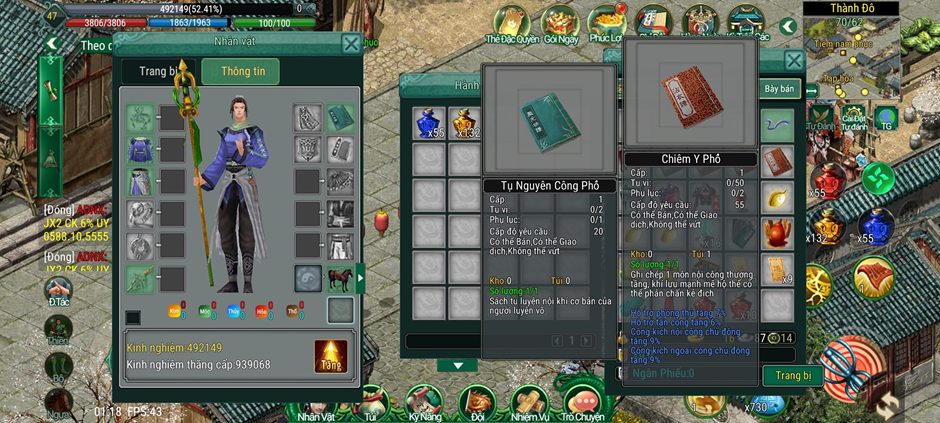Select the Thông tin tab
940x423 pixels.
[240, 72]
